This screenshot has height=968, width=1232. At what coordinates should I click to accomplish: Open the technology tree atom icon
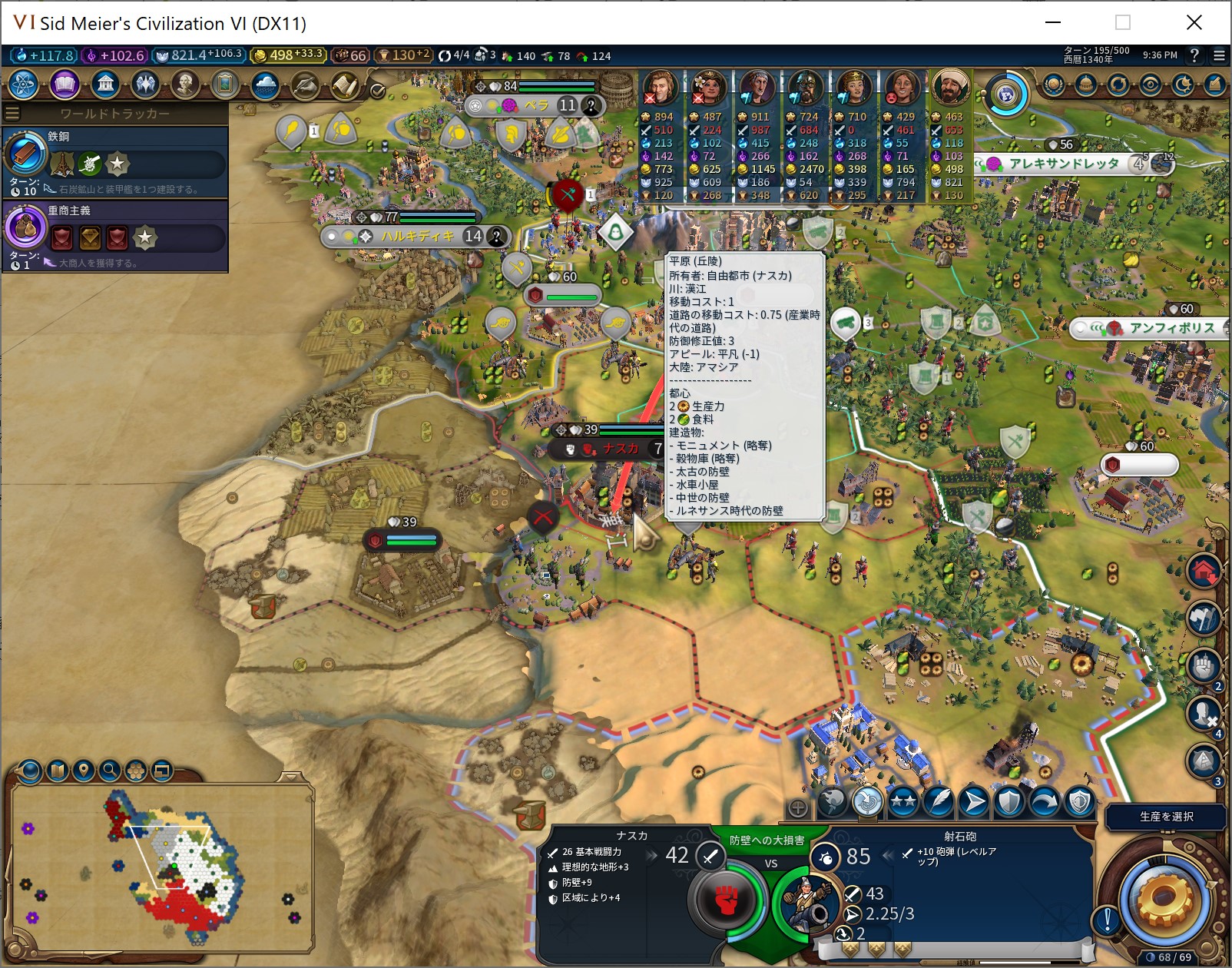[23, 84]
